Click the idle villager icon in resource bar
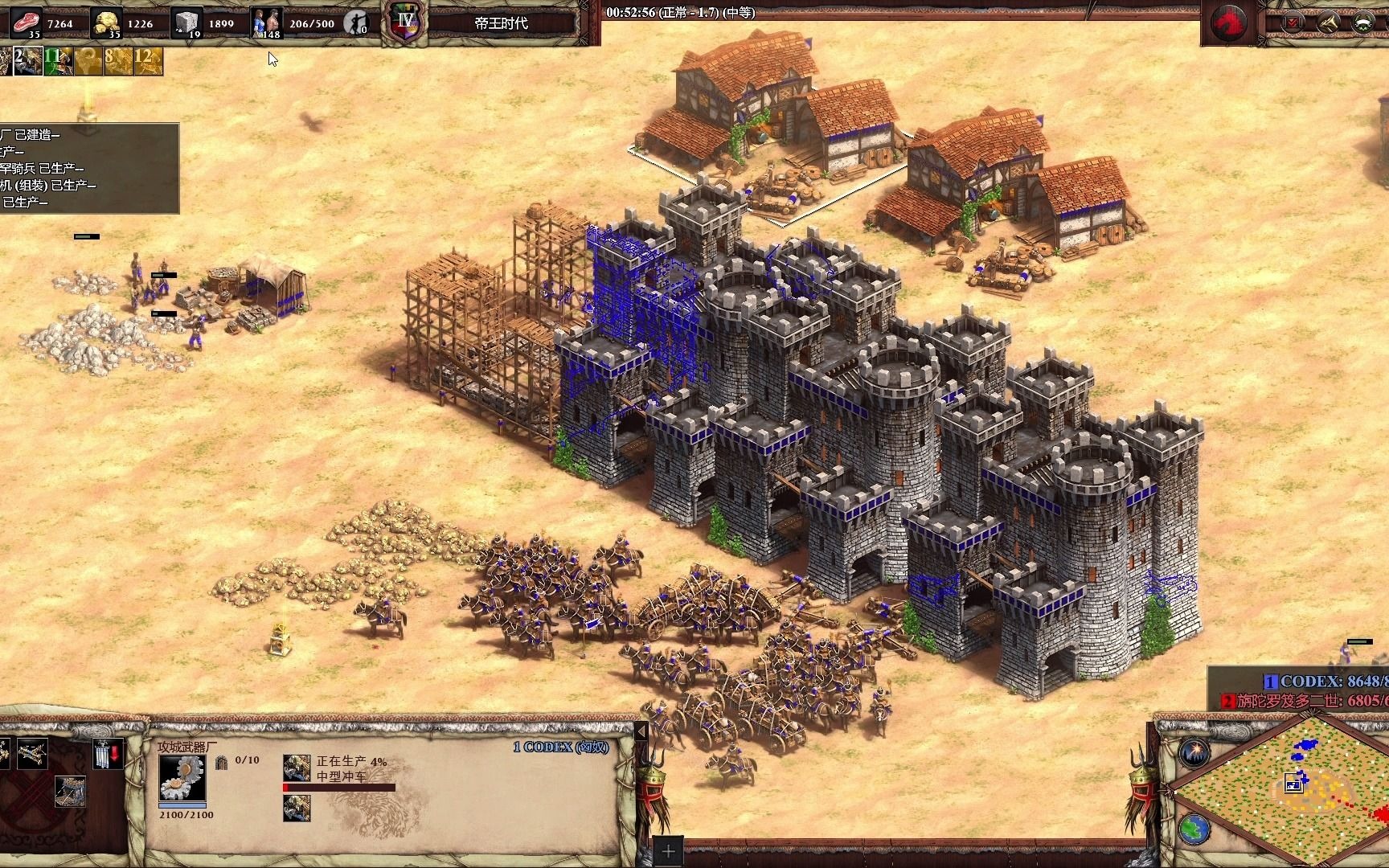Image resolution: width=1389 pixels, height=868 pixels. point(355,23)
